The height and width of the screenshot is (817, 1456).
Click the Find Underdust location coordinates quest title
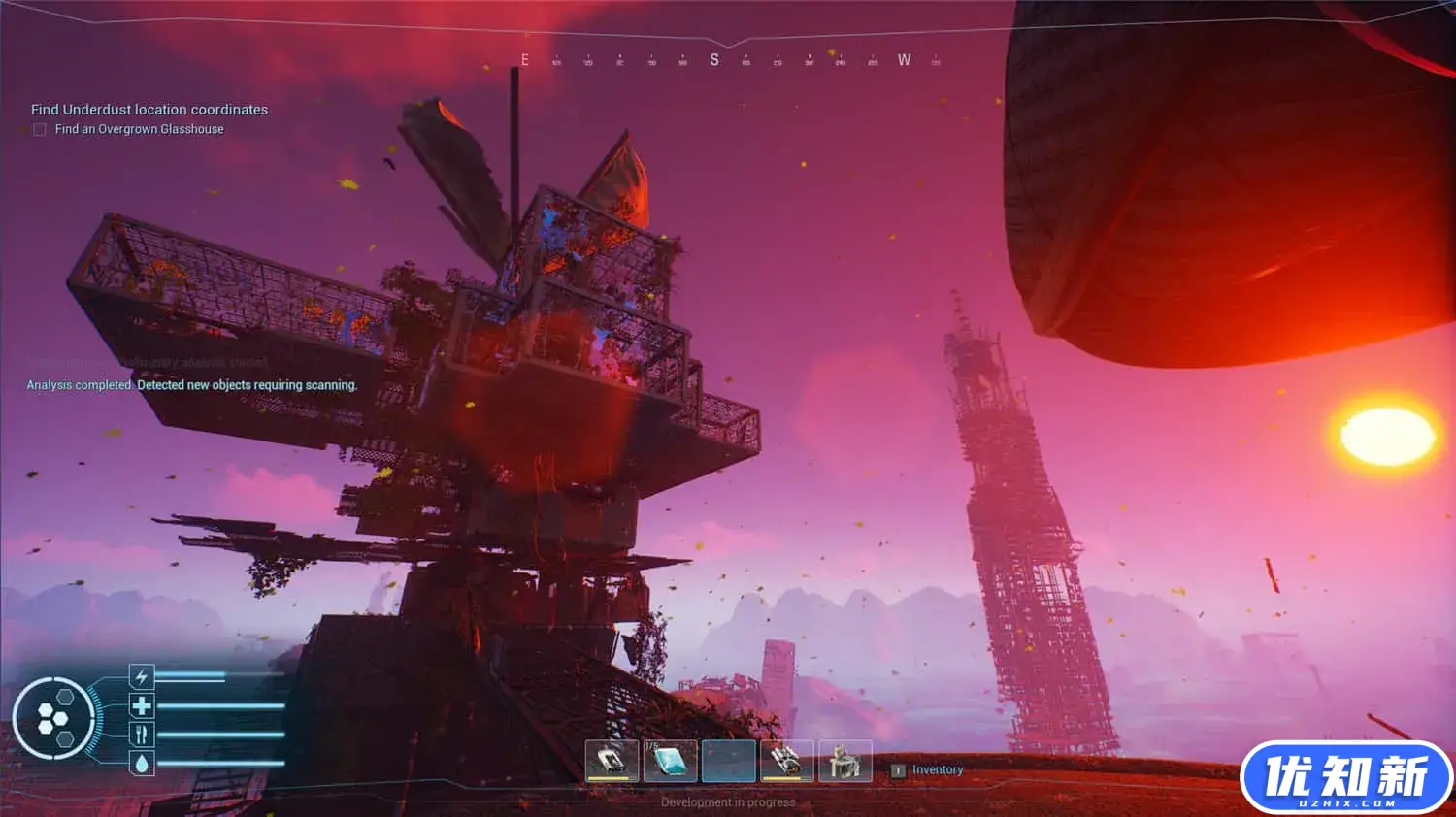[x=149, y=110]
